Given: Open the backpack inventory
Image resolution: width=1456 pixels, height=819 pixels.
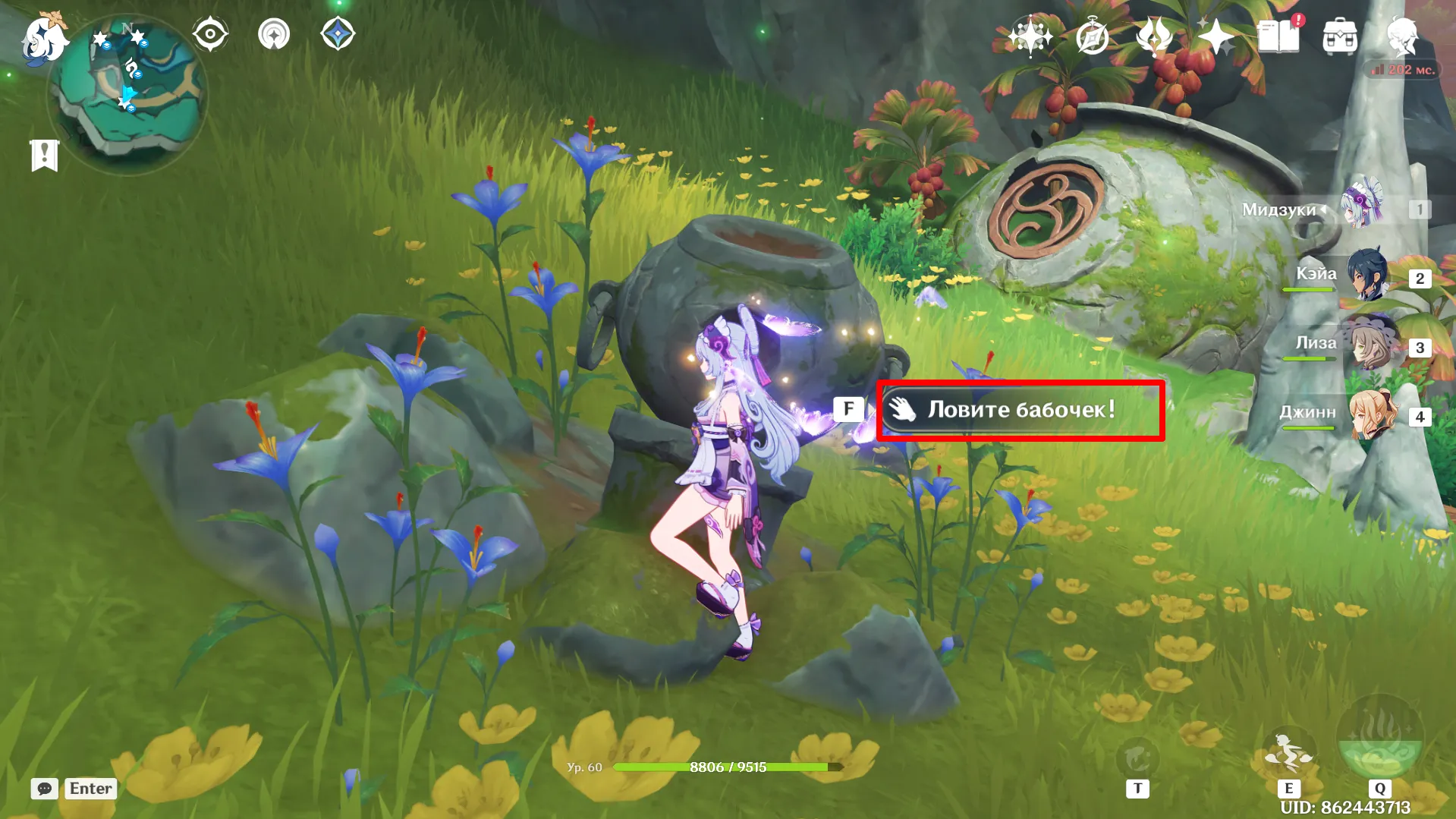Looking at the screenshot, I should coord(1340,36).
